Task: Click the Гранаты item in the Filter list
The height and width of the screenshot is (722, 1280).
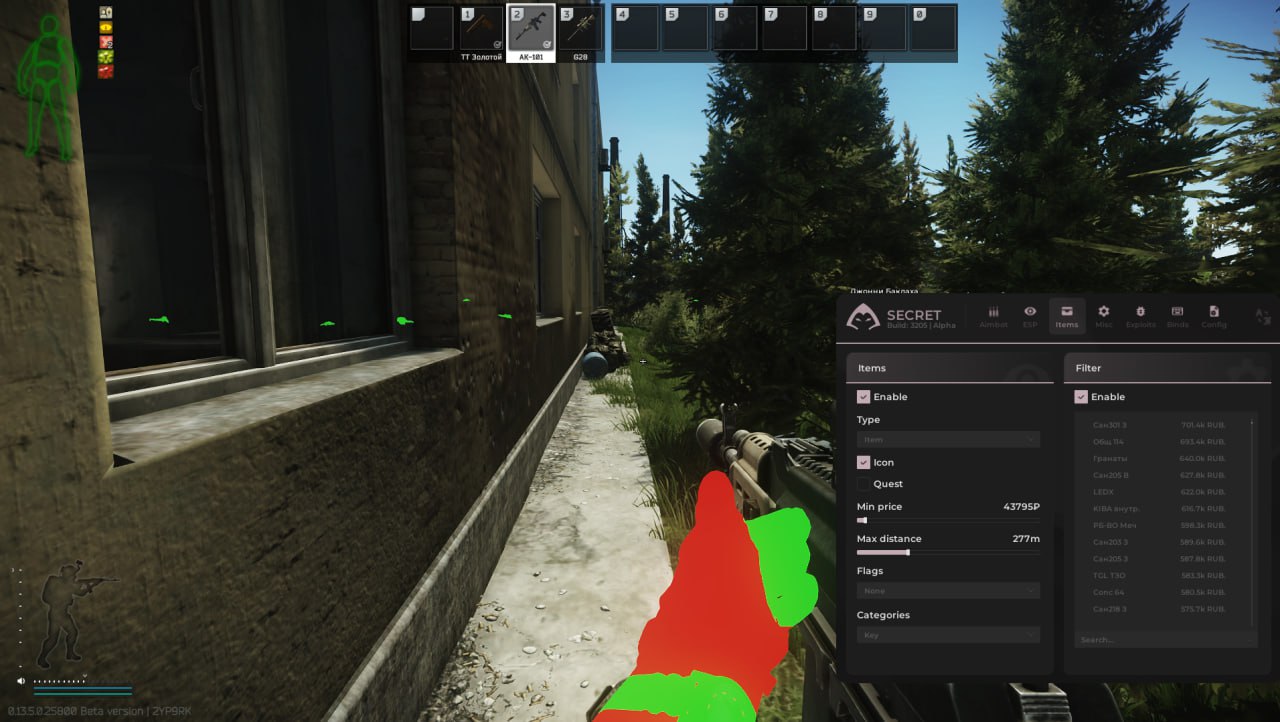Action: pos(1110,458)
